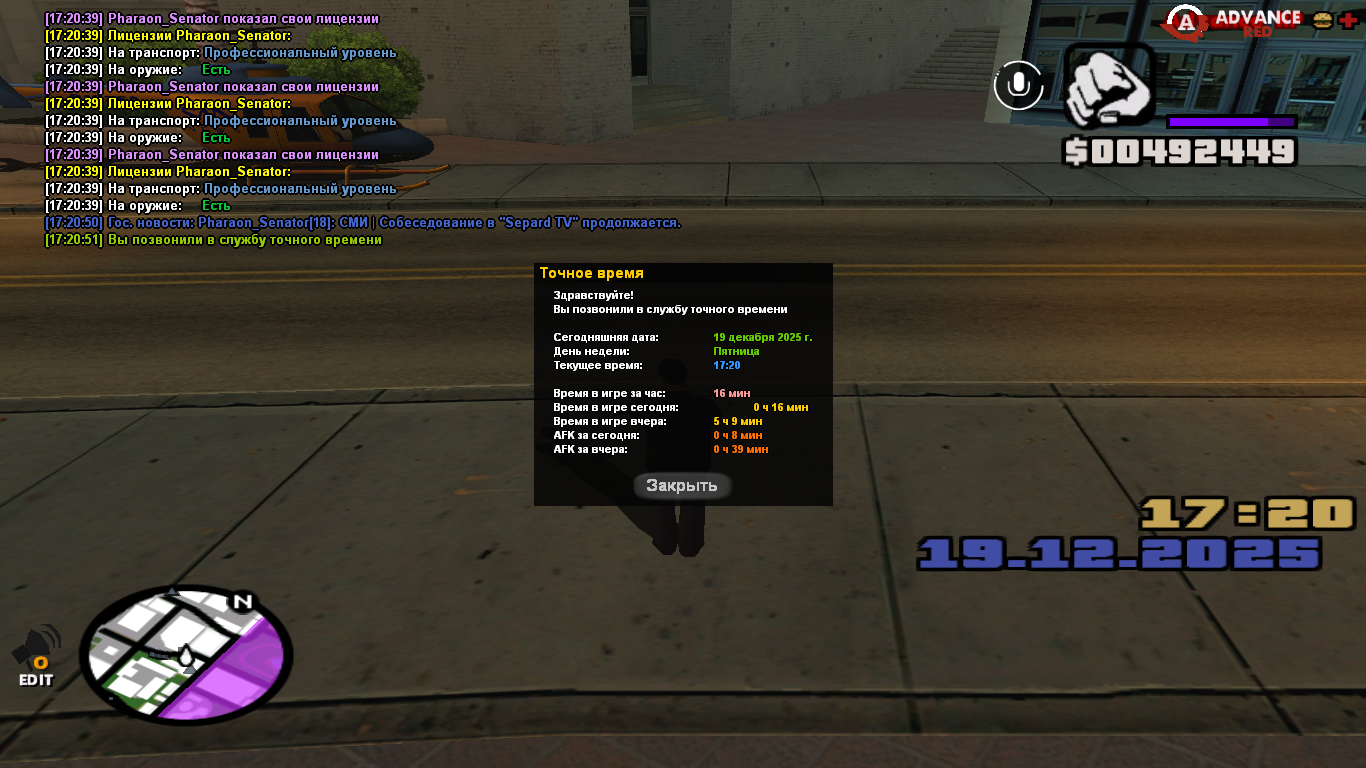Click the circular minimap radar
Image resolution: width=1366 pixels, height=768 pixels.
click(185, 654)
